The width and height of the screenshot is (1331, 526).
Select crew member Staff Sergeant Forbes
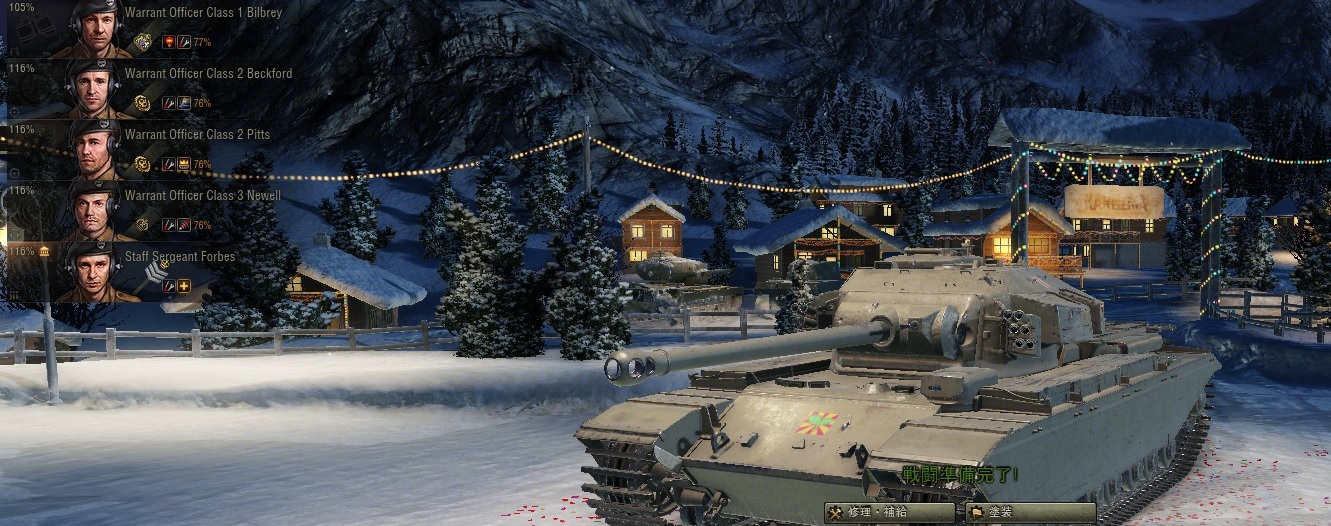pos(180,257)
